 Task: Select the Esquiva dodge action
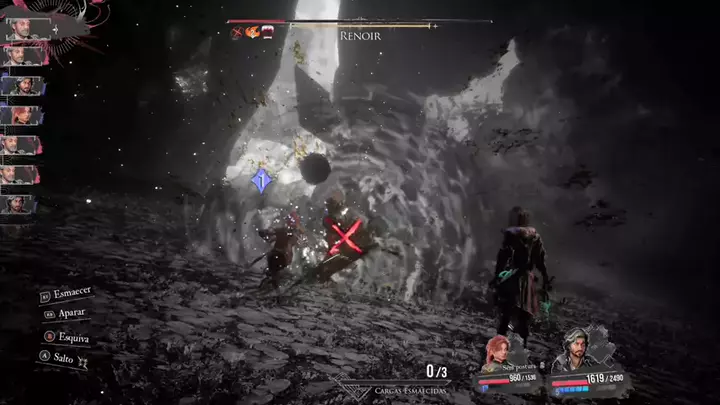tap(71, 337)
